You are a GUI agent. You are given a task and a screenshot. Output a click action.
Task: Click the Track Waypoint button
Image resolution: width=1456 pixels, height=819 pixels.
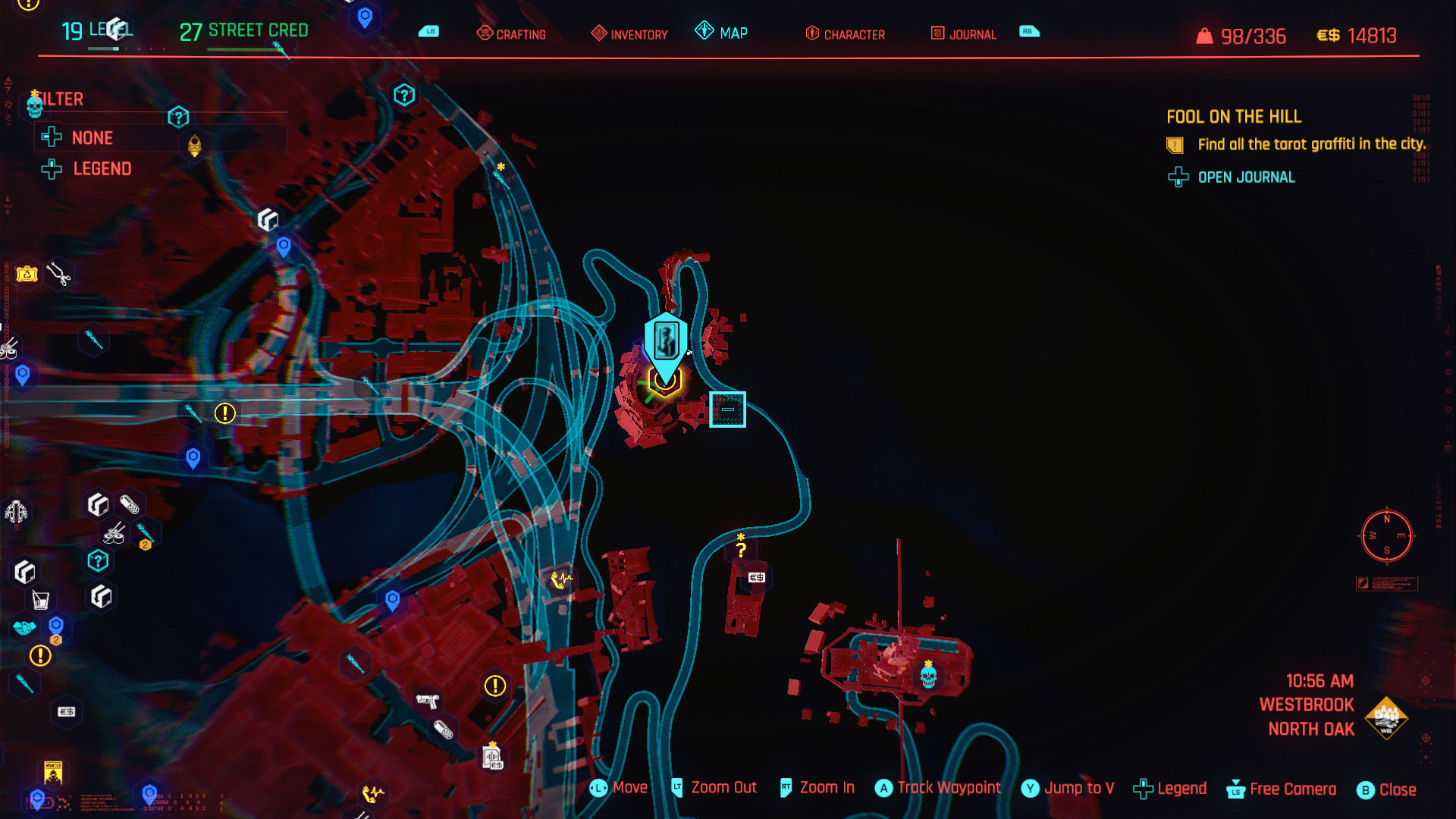coord(937,788)
